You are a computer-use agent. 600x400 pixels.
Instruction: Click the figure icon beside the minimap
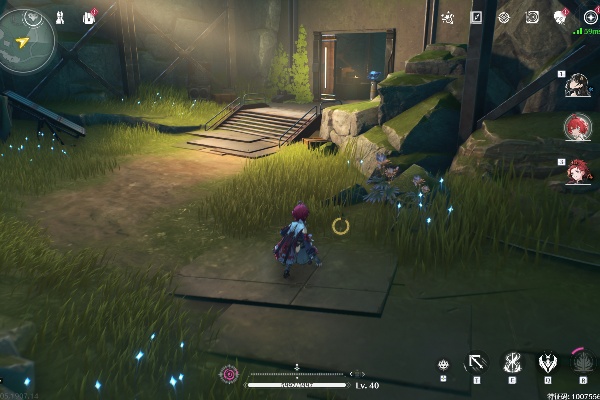62,17
